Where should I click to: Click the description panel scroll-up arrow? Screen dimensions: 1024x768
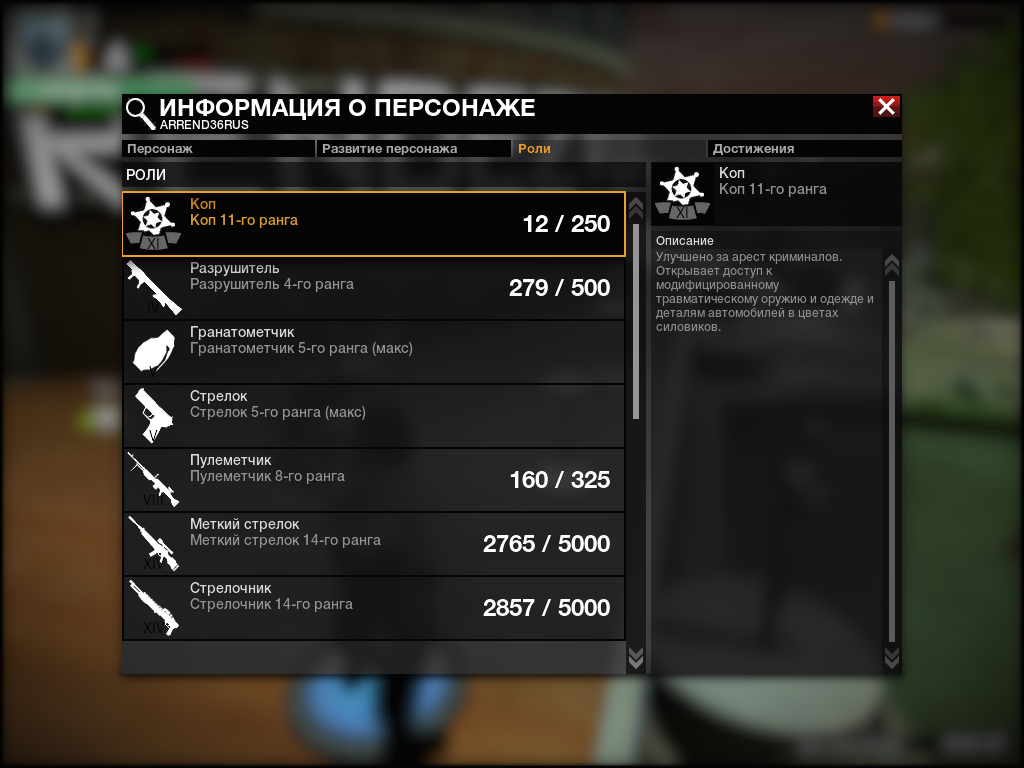pyautogui.click(x=892, y=265)
